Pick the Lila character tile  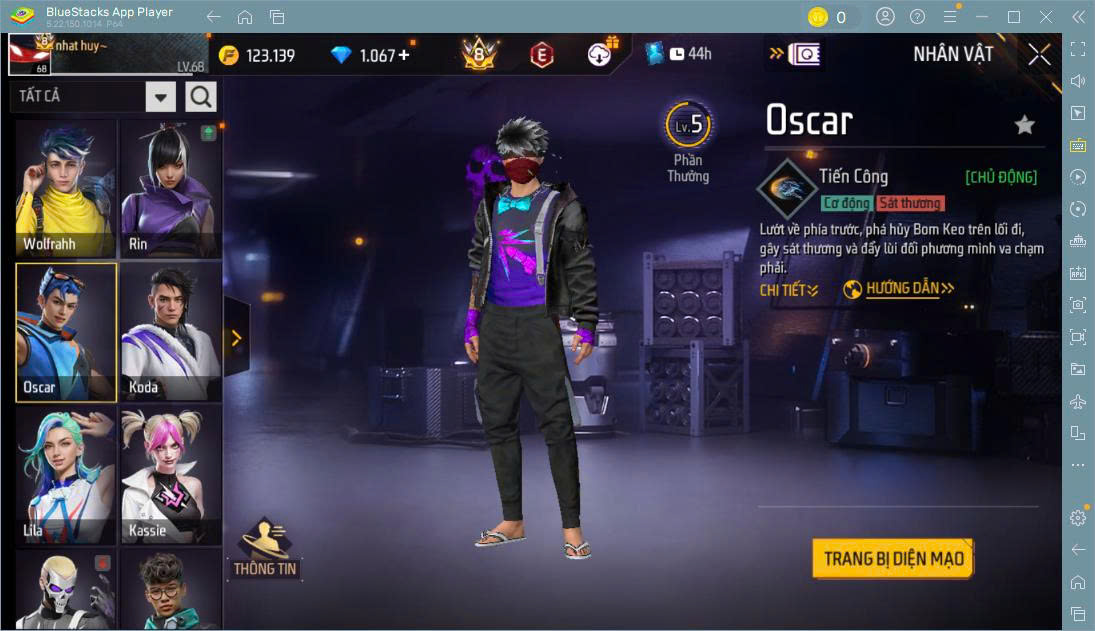point(66,475)
